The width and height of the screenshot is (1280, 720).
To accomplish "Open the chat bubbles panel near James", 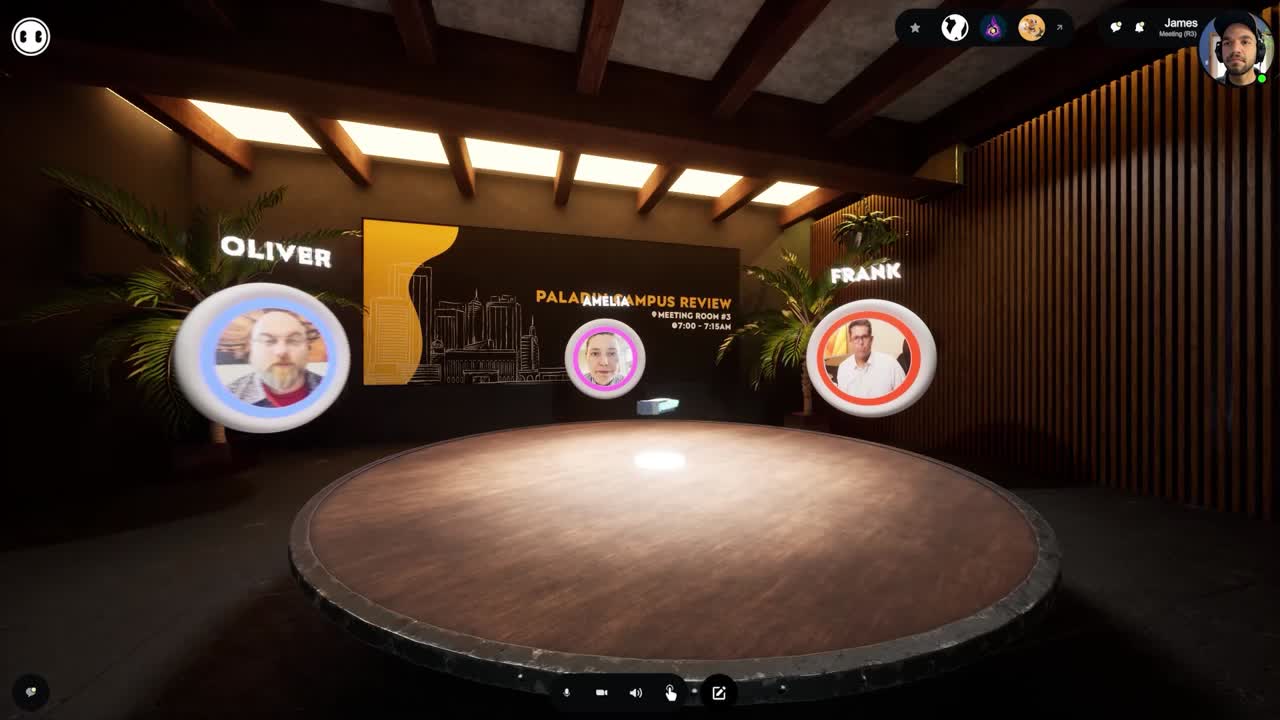I will click(1117, 27).
